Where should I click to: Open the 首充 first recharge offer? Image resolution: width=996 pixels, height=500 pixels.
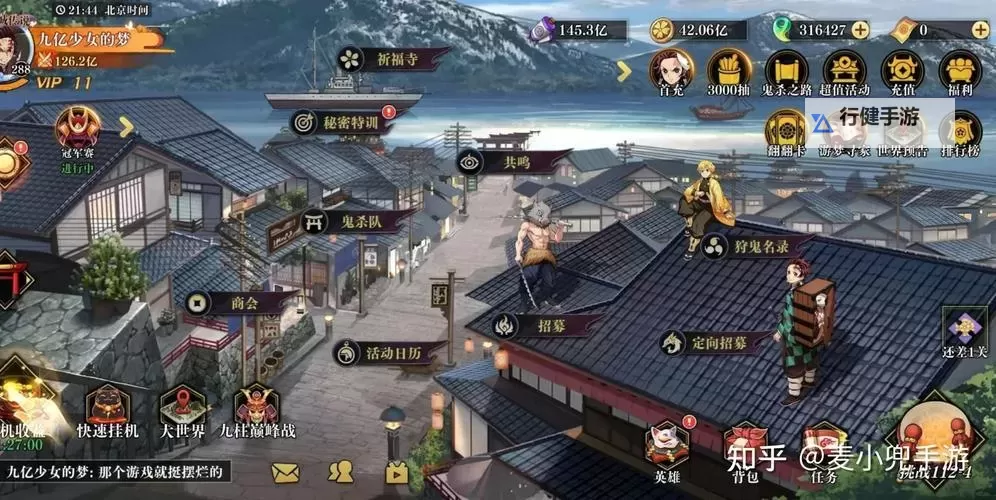pyautogui.click(x=671, y=72)
